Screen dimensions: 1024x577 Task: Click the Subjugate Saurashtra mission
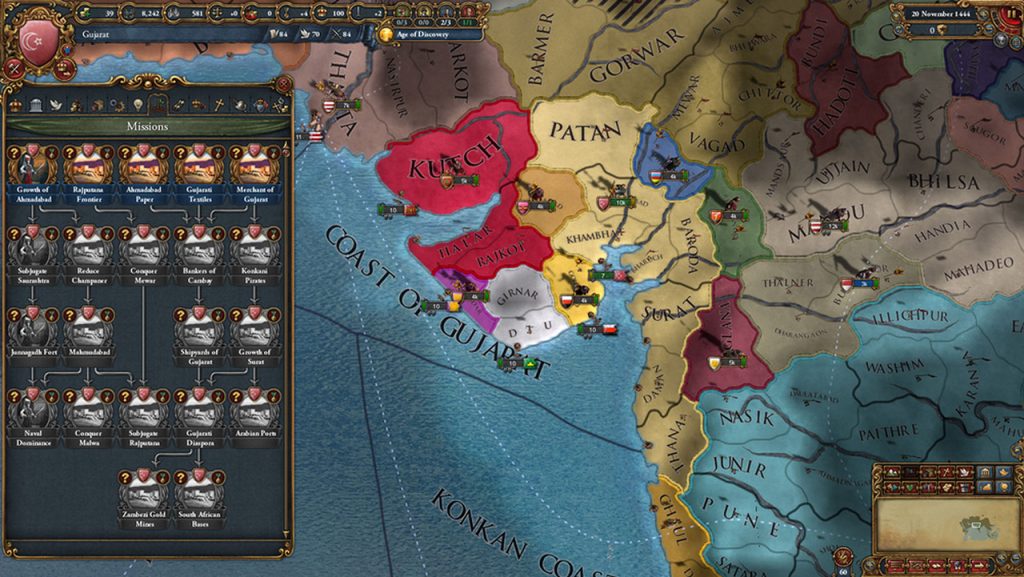click(x=31, y=247)
